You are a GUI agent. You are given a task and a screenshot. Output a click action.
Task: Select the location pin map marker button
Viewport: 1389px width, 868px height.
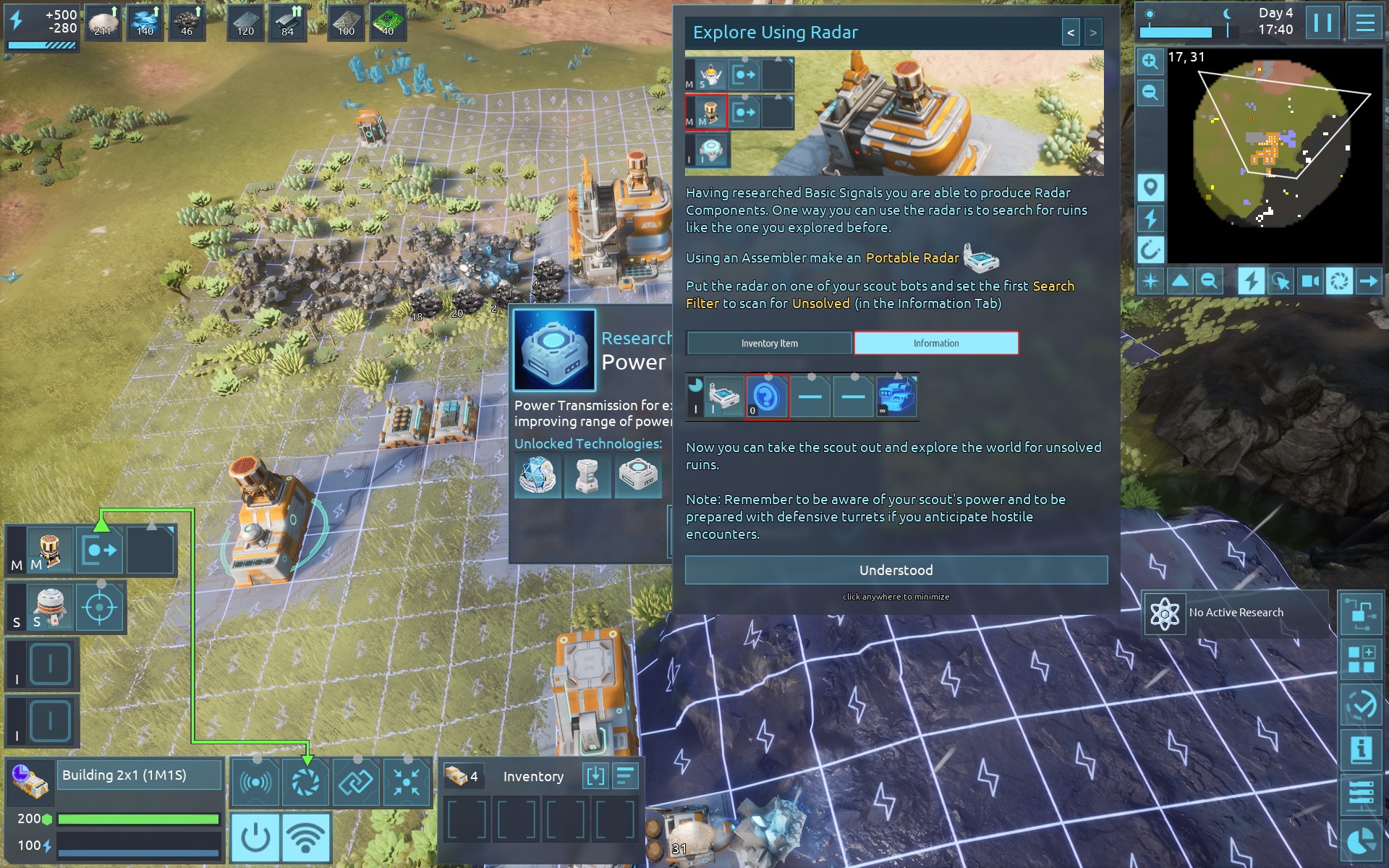pyautogui.click(x=1150, y=188)
